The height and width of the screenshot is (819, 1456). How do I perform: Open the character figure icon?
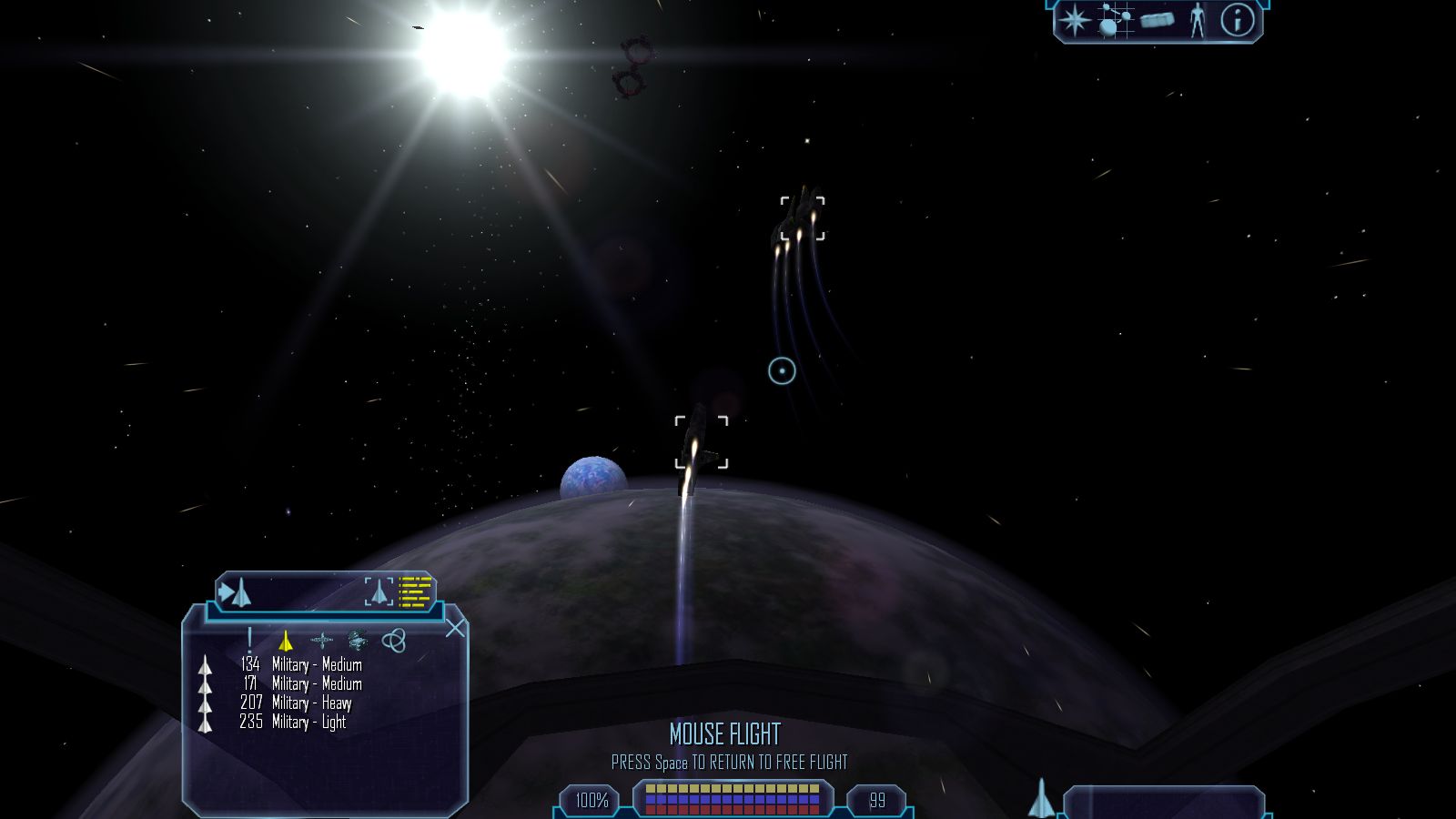tap(1198, 20)
